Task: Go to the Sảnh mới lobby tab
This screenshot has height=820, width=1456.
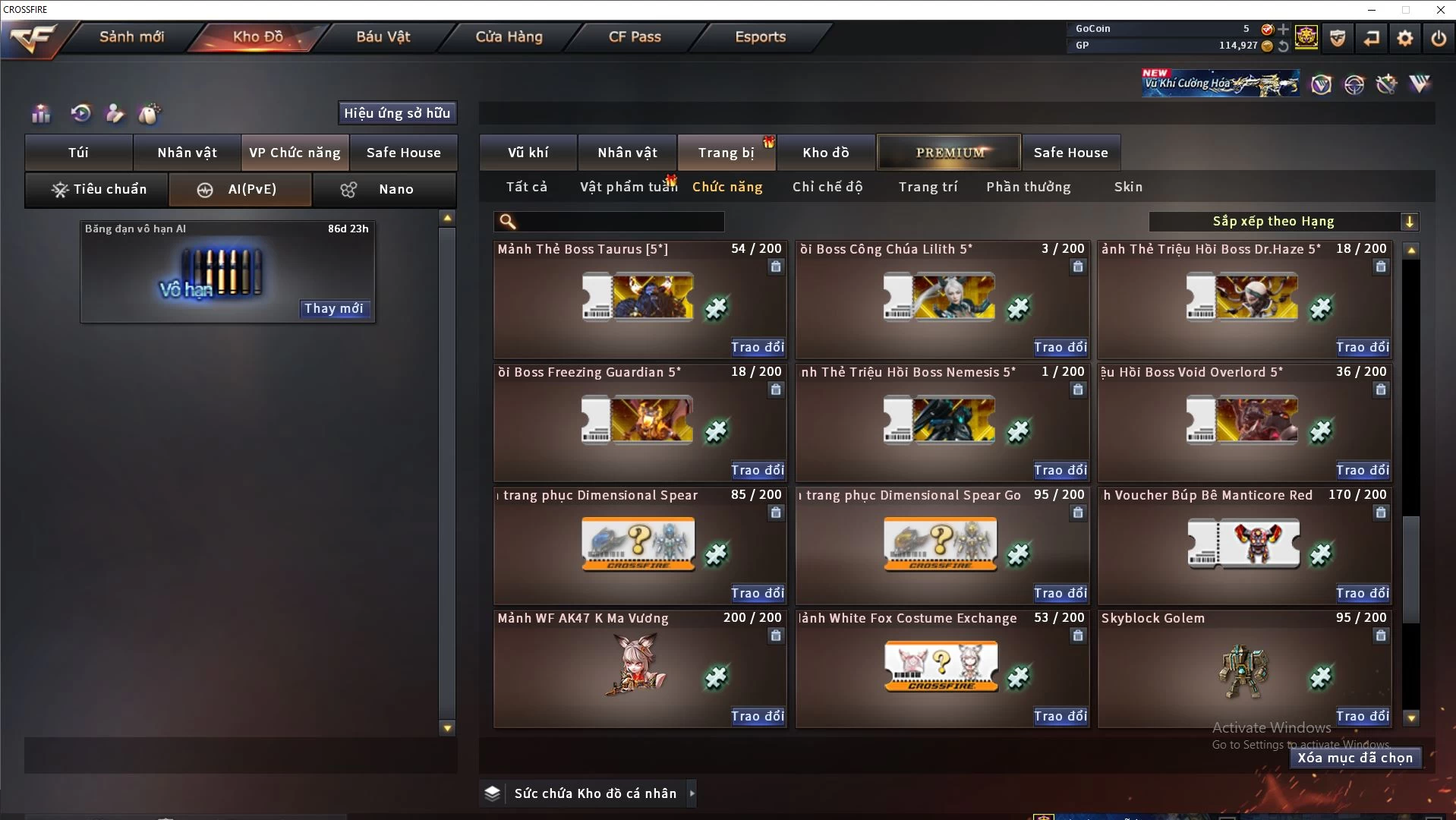Action: tap(131, 36)
